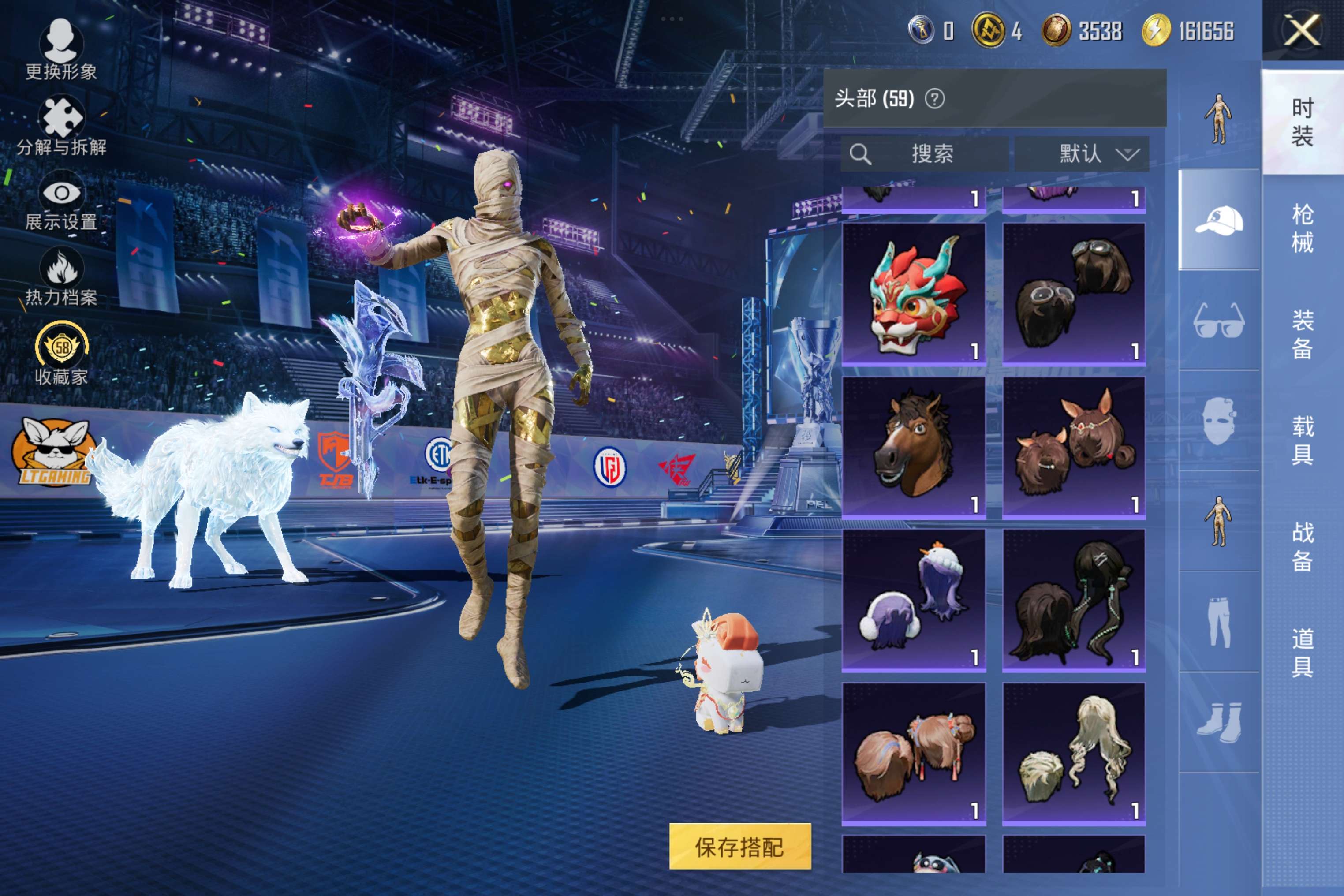Open the 收藏家 collector badge
This screenshot has height=896, width=1344.
(x=60, y=354)
